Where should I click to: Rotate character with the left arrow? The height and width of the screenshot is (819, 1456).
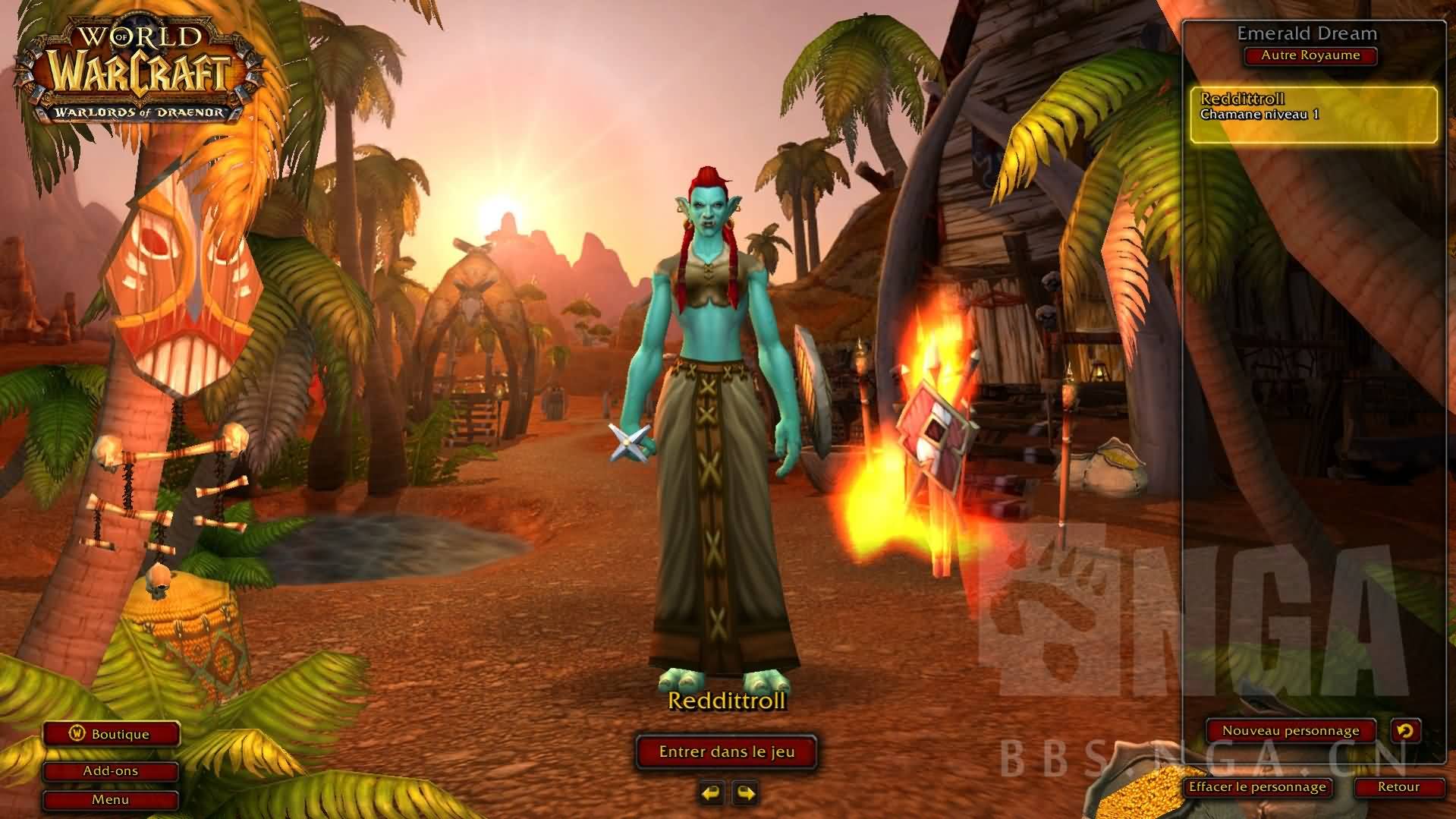[x=711, y=793]
